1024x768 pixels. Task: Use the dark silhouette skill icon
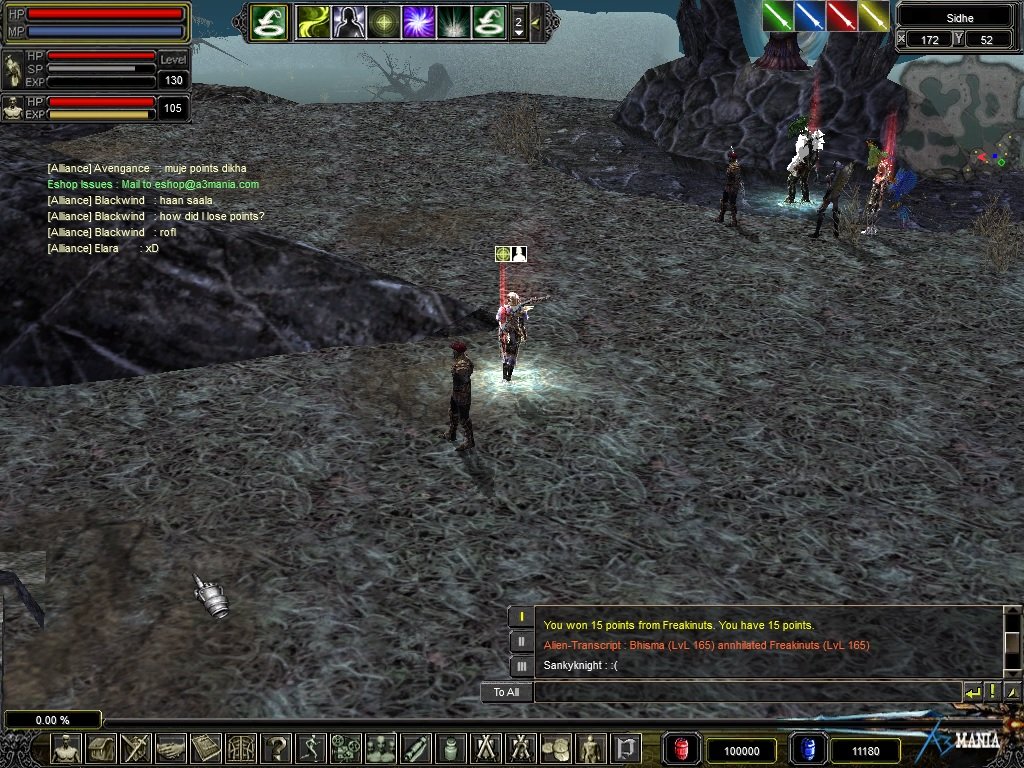[348, 22]
